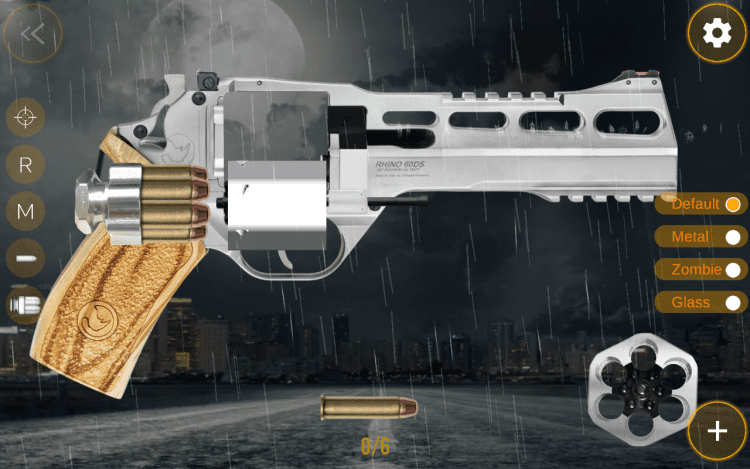Apply the Zombie skin
This screenshot has height=469, width=750.
703,269
